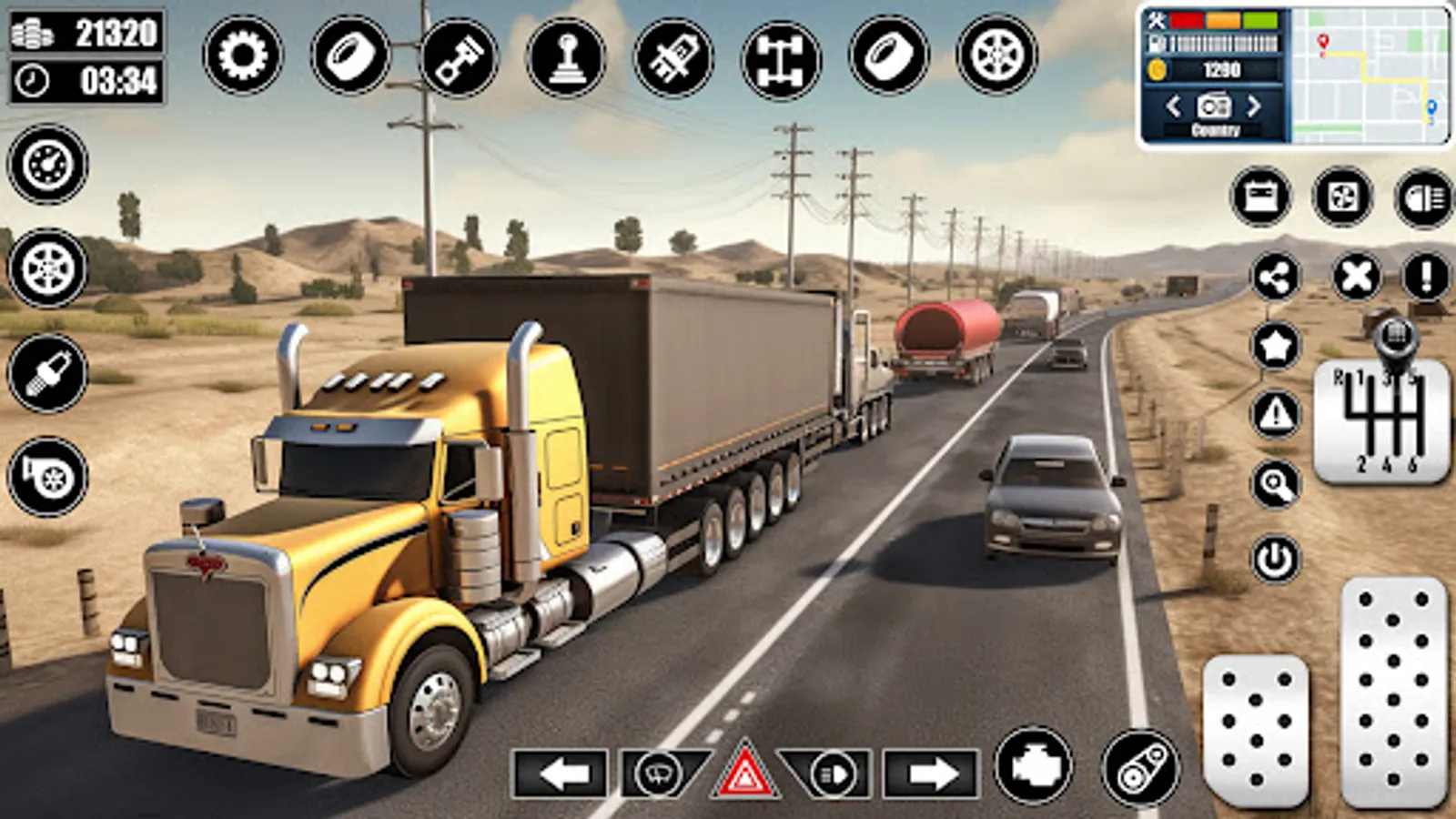
Task: Click the star favorite button
Action: click(x=1276, y=346)
